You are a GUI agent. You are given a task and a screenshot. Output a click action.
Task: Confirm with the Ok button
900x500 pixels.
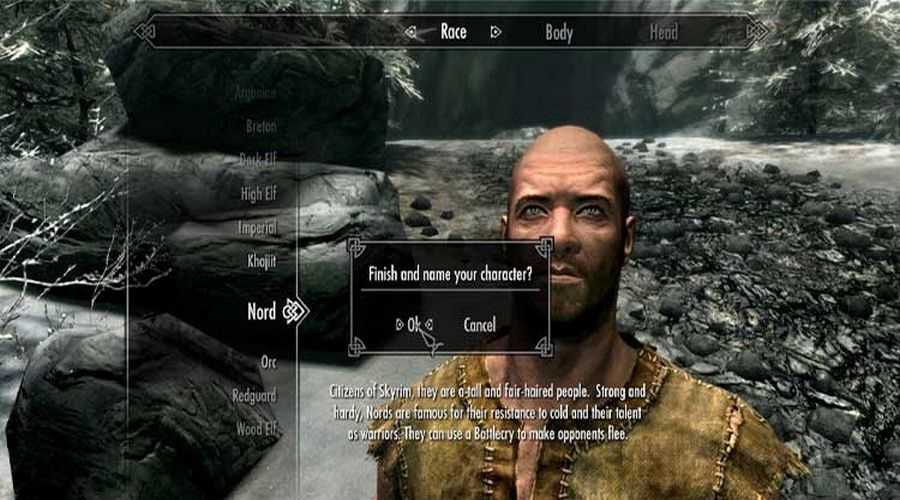click(414, 324)
